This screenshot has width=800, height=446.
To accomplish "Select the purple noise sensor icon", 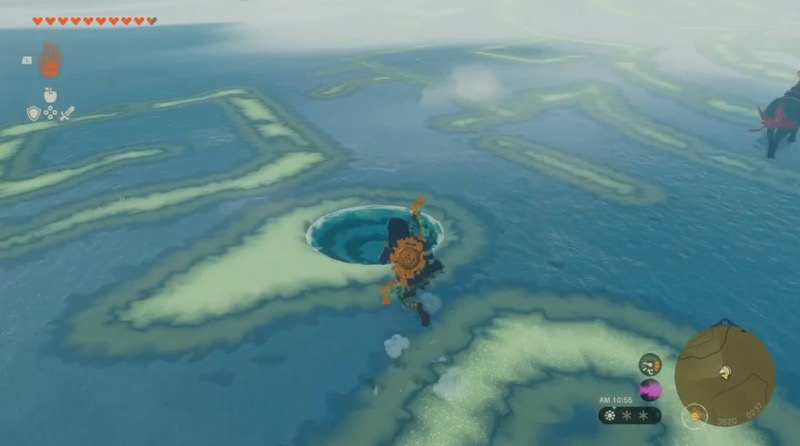I will 650,390.
